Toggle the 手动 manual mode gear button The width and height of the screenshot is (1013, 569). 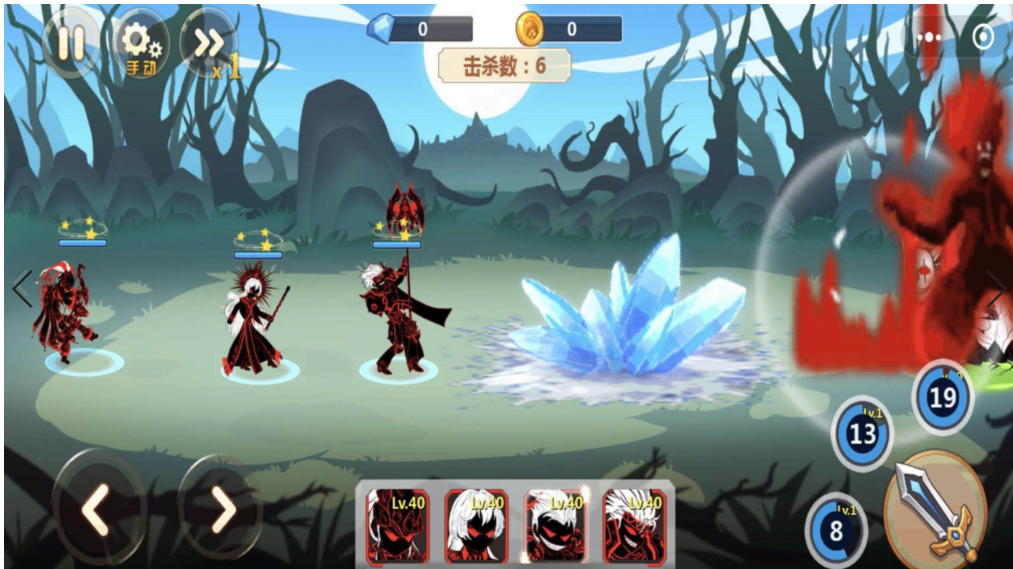tap(140, 45)
